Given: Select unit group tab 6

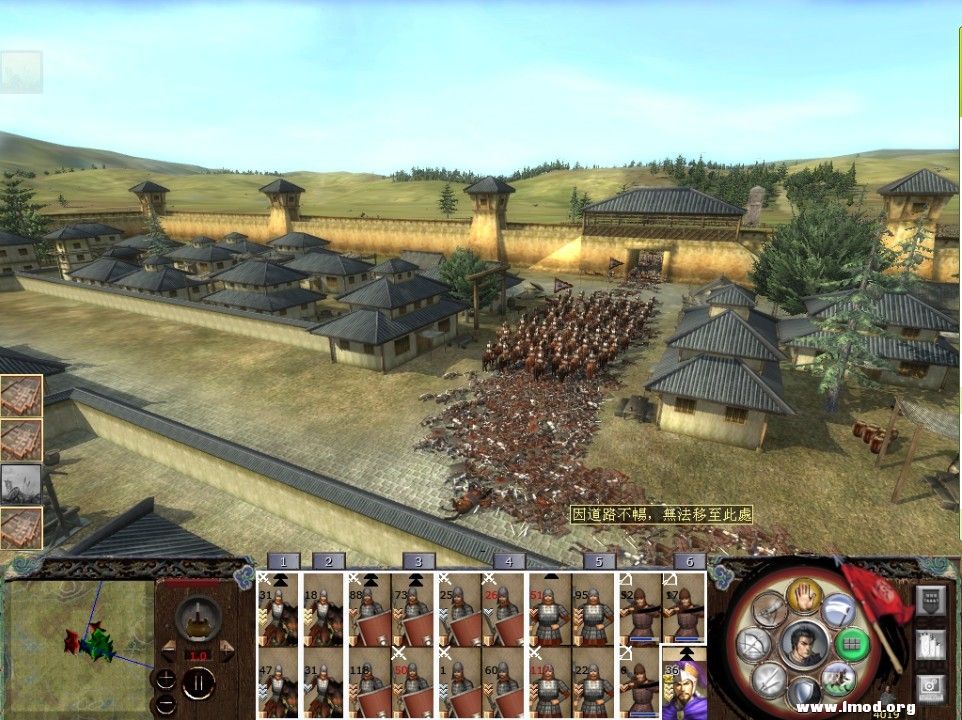Looking at the screenshot, I should point(689,562).
